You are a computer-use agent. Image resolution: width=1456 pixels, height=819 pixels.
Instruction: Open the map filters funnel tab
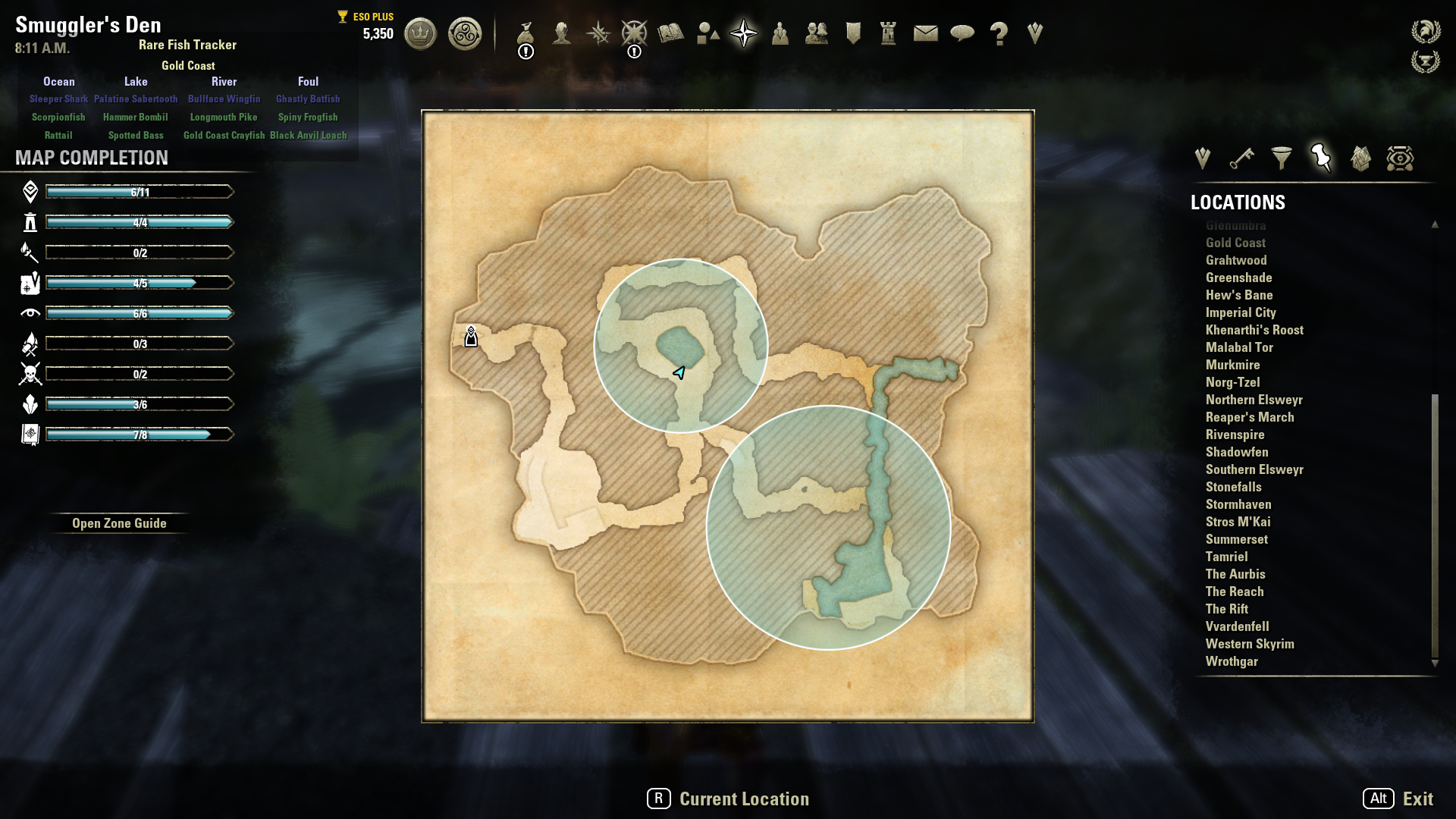point(1281,158)
